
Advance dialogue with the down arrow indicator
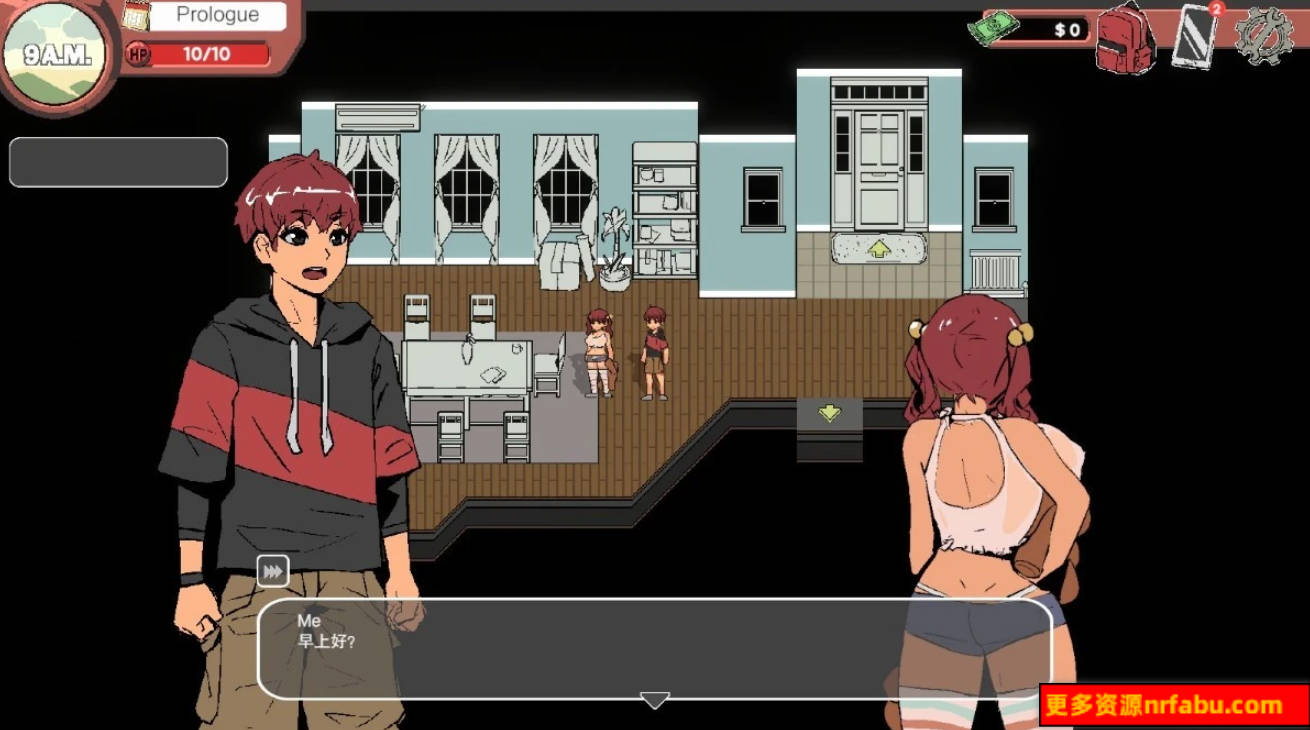[x=655, y=701]
